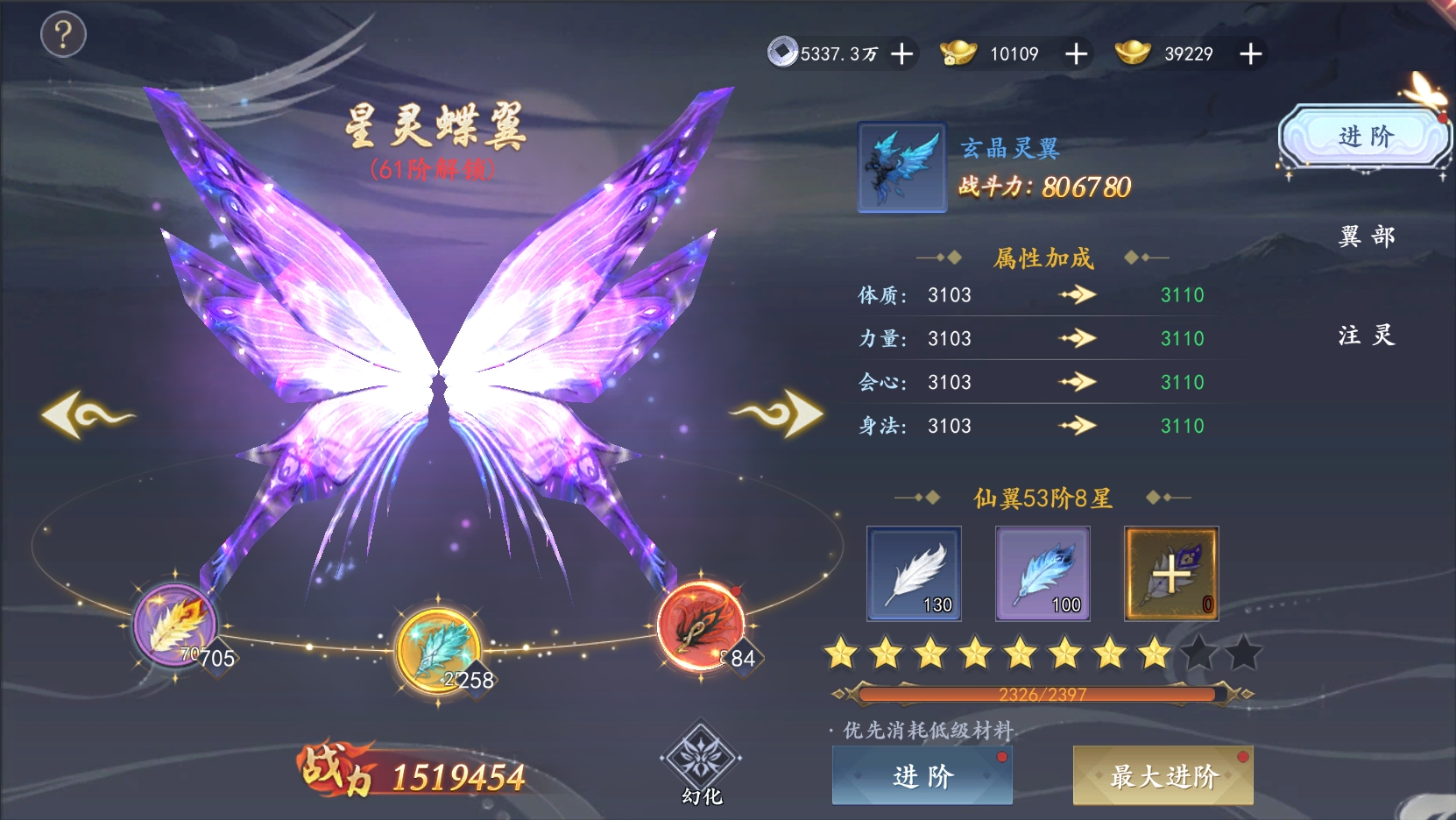Click the white feather material showing 130
1456x820 pixels.
(913, 574)
